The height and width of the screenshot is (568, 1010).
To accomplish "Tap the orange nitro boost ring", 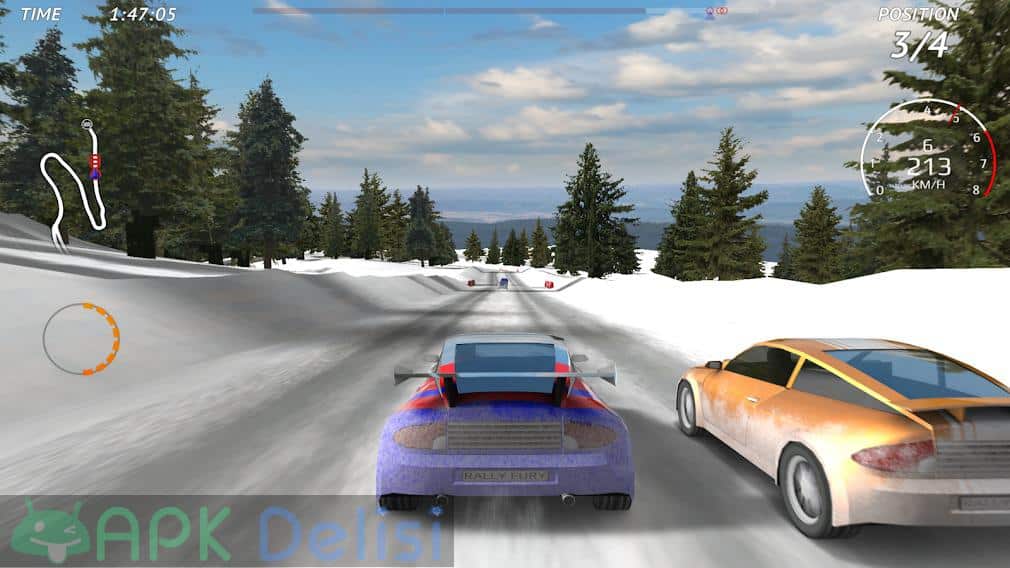I will point(81,339).
